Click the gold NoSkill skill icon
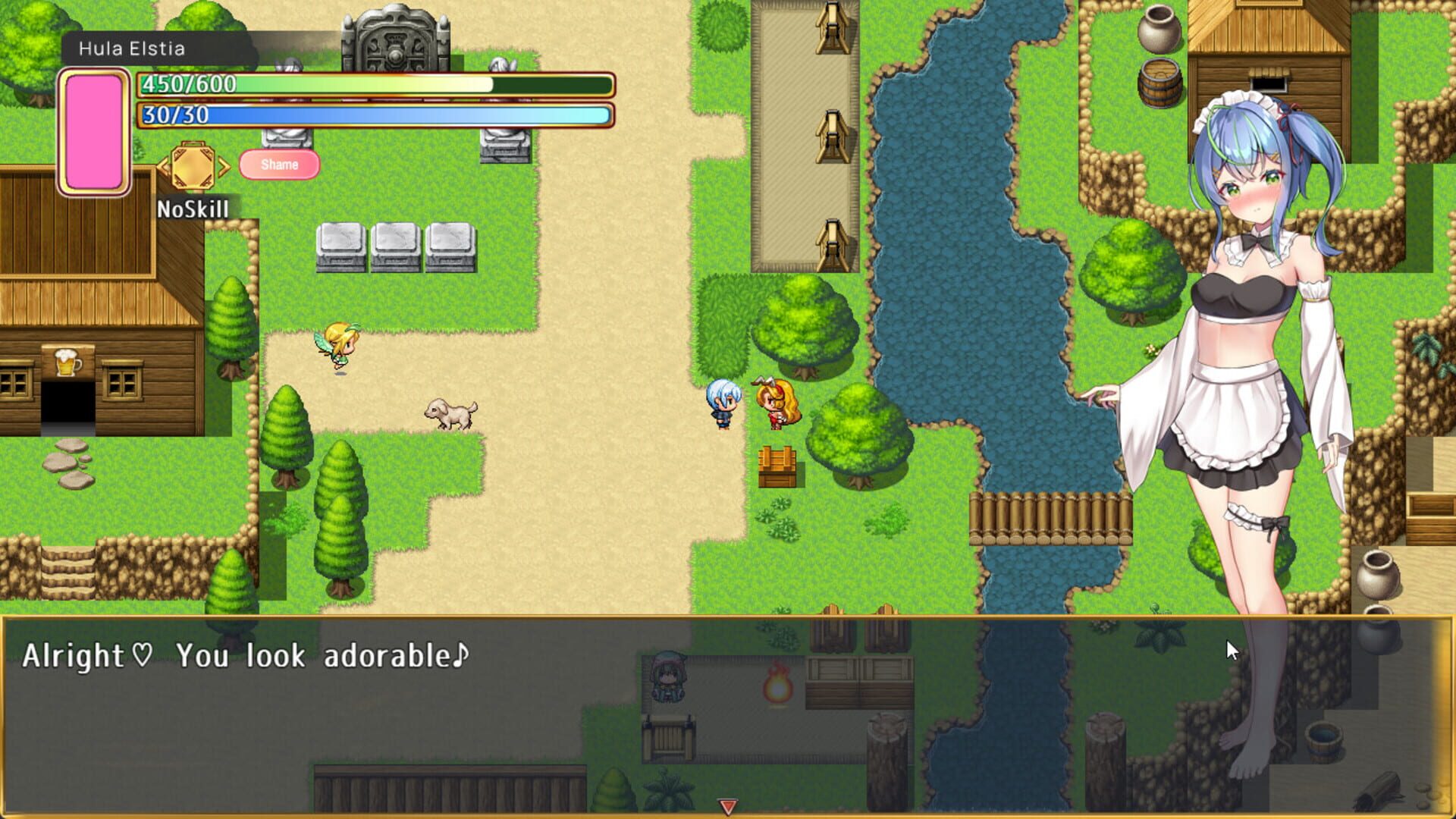 point(192,167)
